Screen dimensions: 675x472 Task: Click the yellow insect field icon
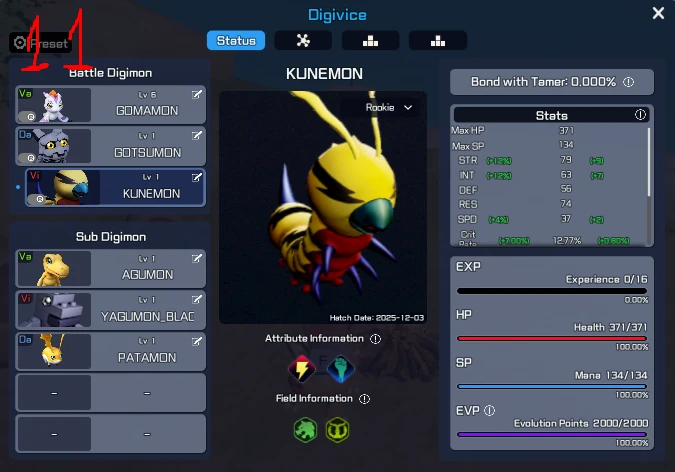point(338,430)
